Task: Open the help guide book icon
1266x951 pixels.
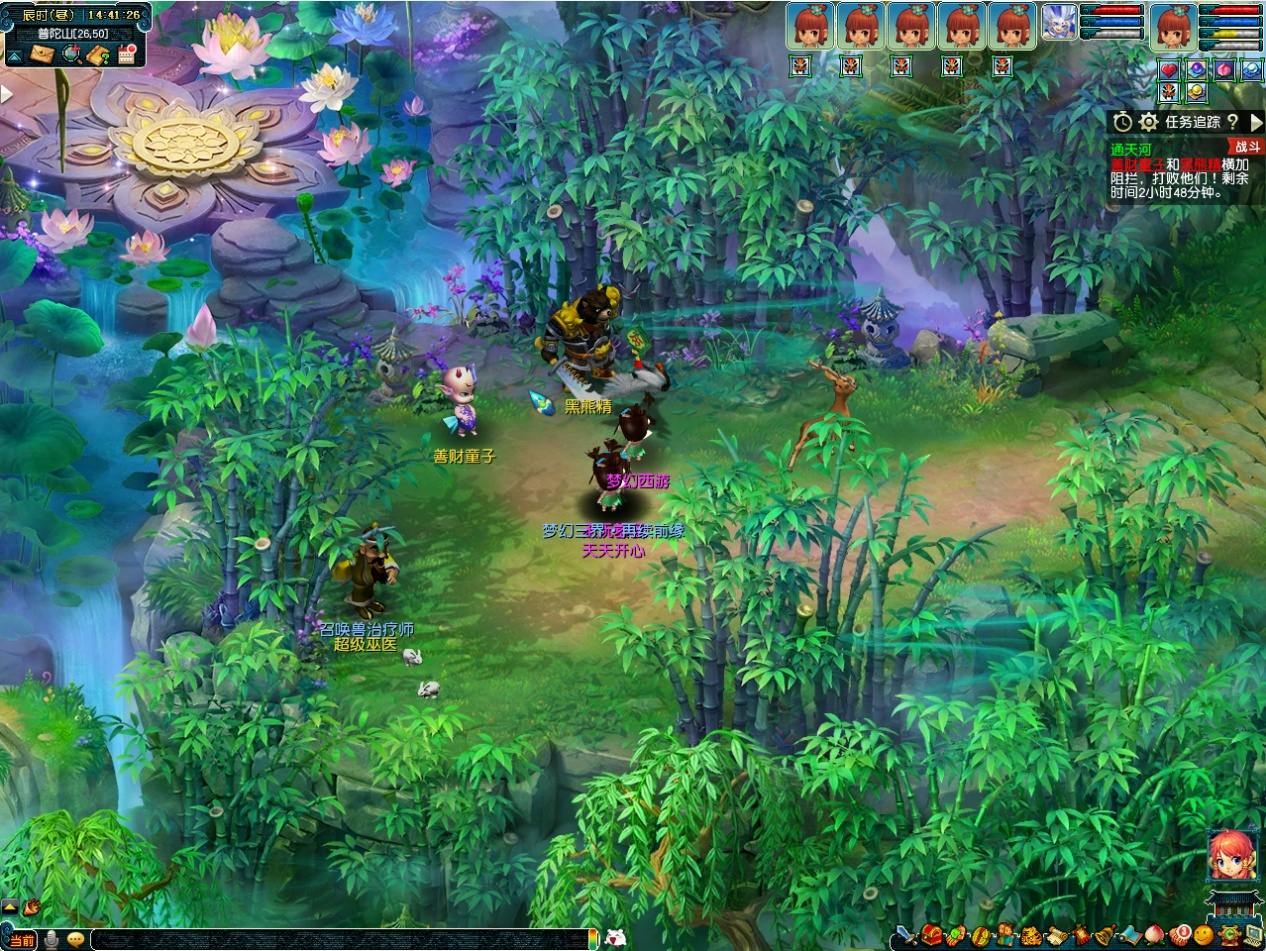Action: click(97, 54)
